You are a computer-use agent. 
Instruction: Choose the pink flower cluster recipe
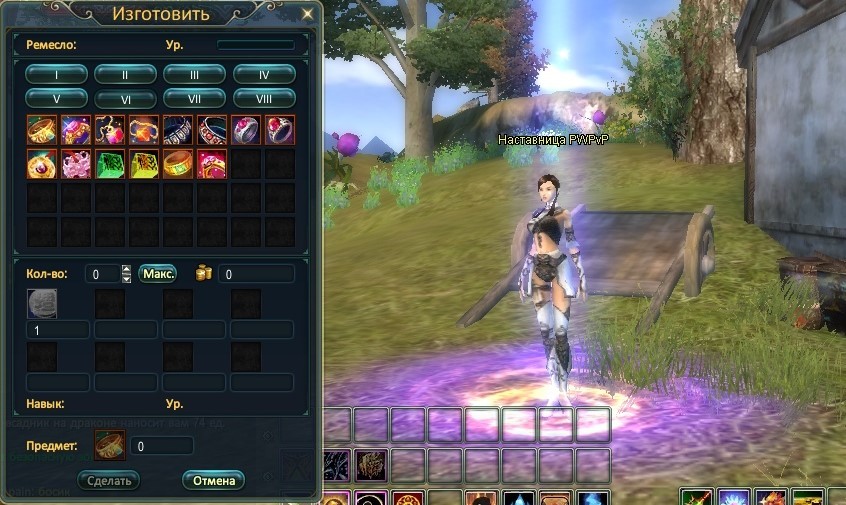76,164
